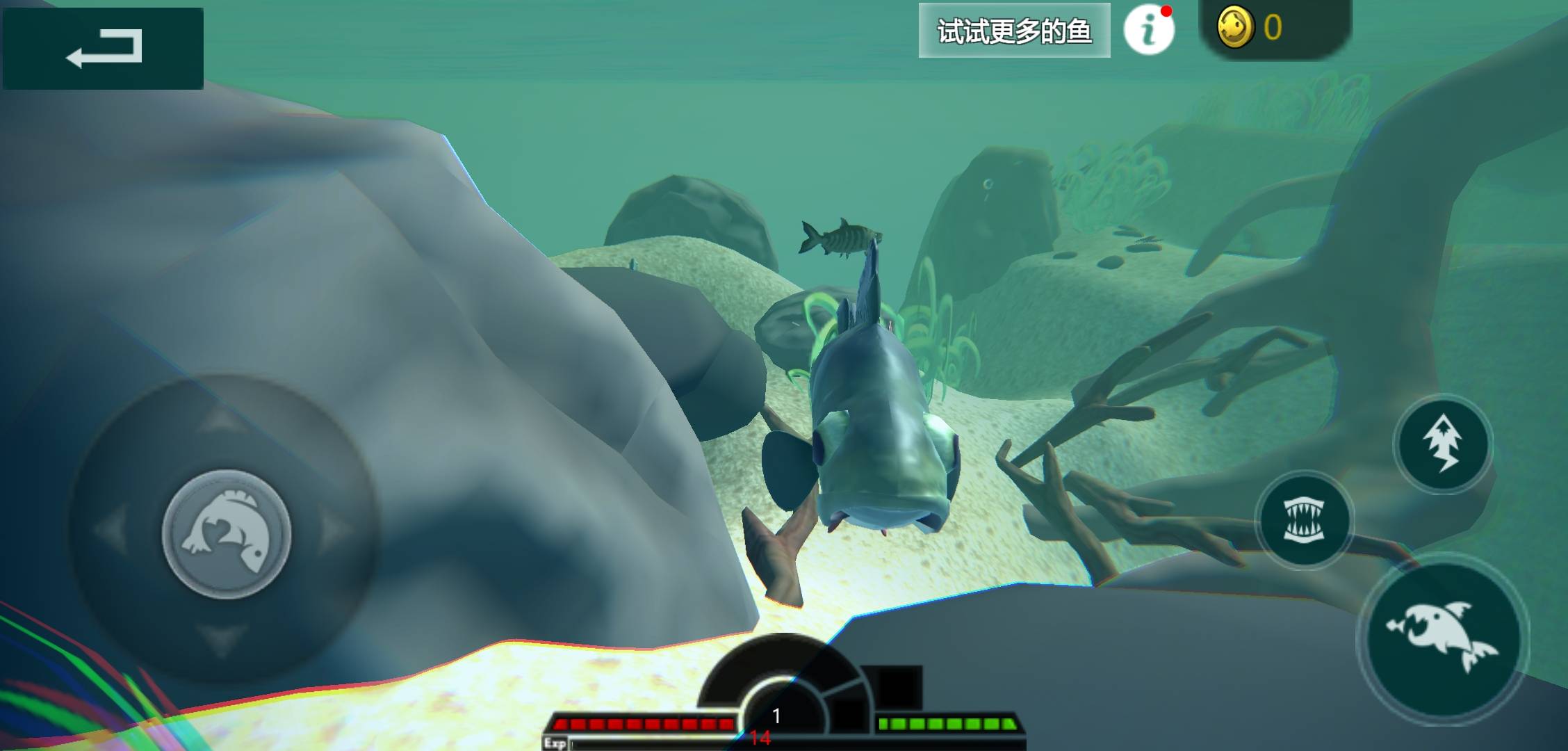Viewport: 1568px width, 751px height.
Task: Click the fish joystick knob
Action: coord(227,533)
